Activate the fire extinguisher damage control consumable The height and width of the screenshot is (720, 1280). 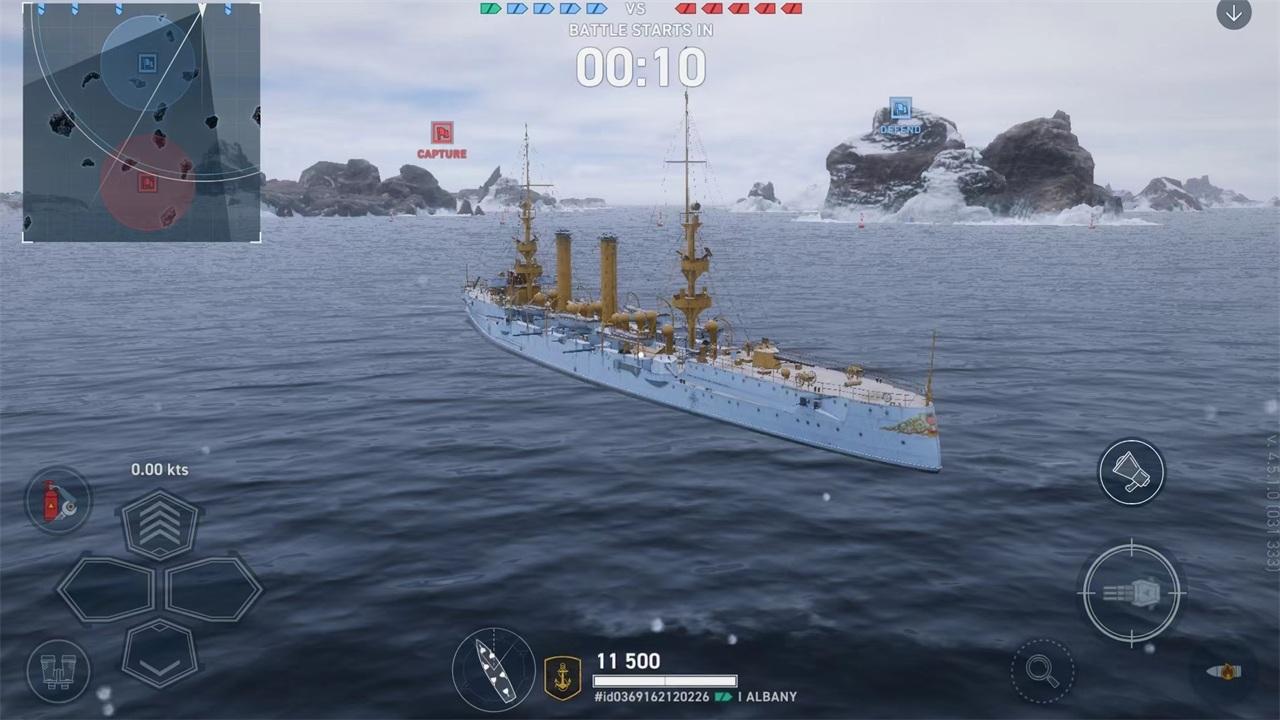(57, 500)
